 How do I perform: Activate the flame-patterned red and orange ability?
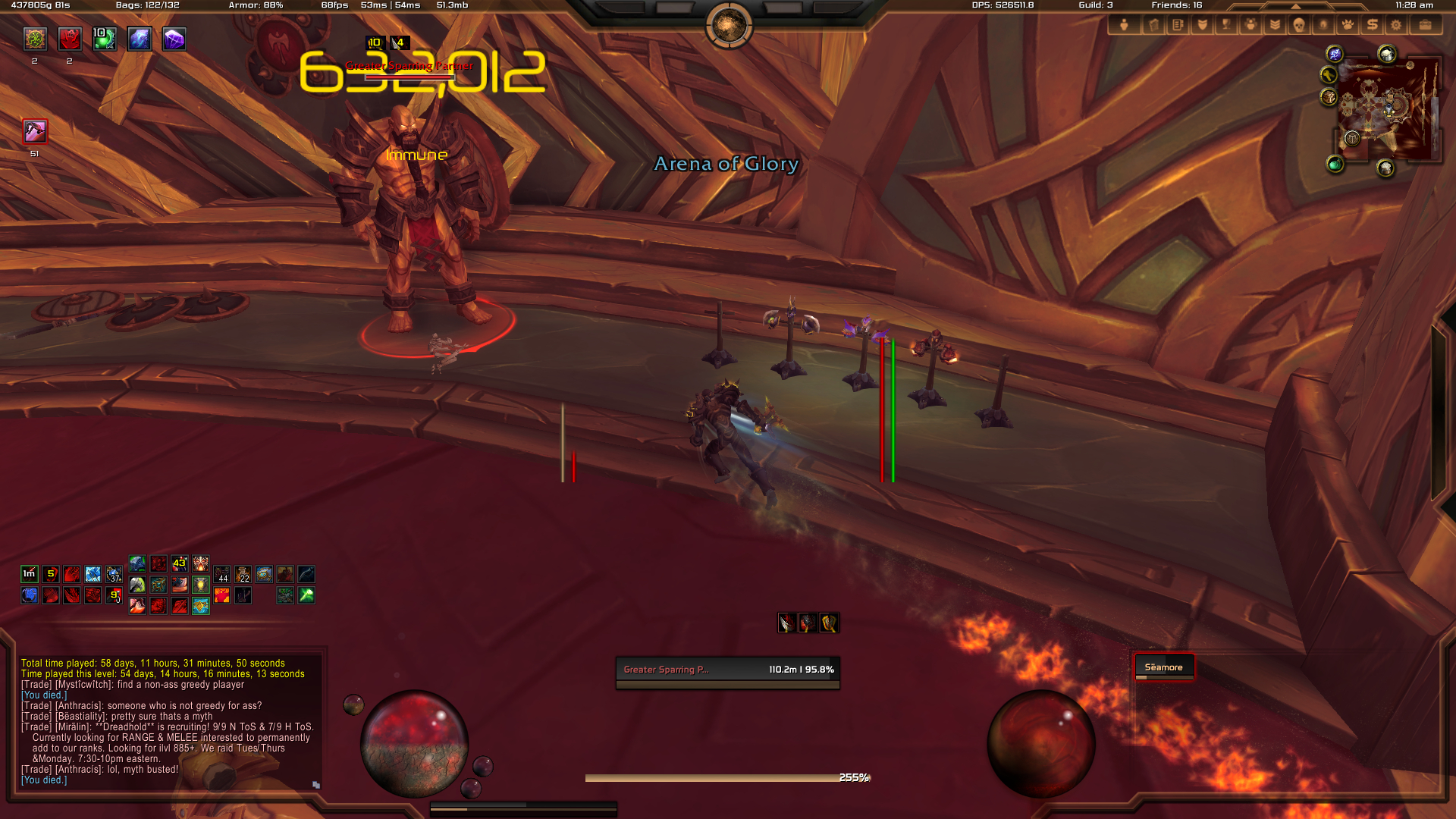tap(221, 596)
